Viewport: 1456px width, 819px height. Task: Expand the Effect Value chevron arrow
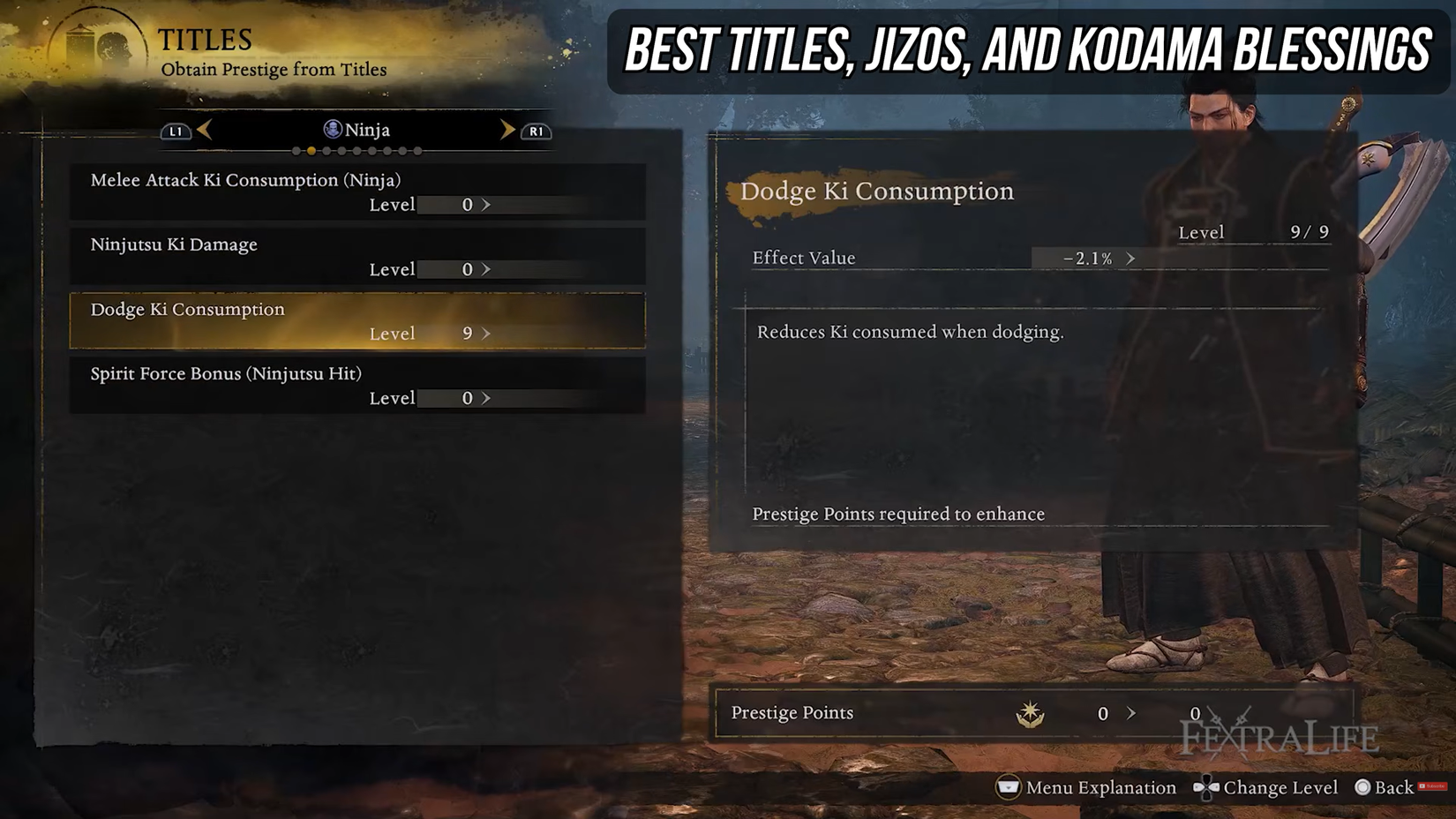click(x=1130, y=259)
